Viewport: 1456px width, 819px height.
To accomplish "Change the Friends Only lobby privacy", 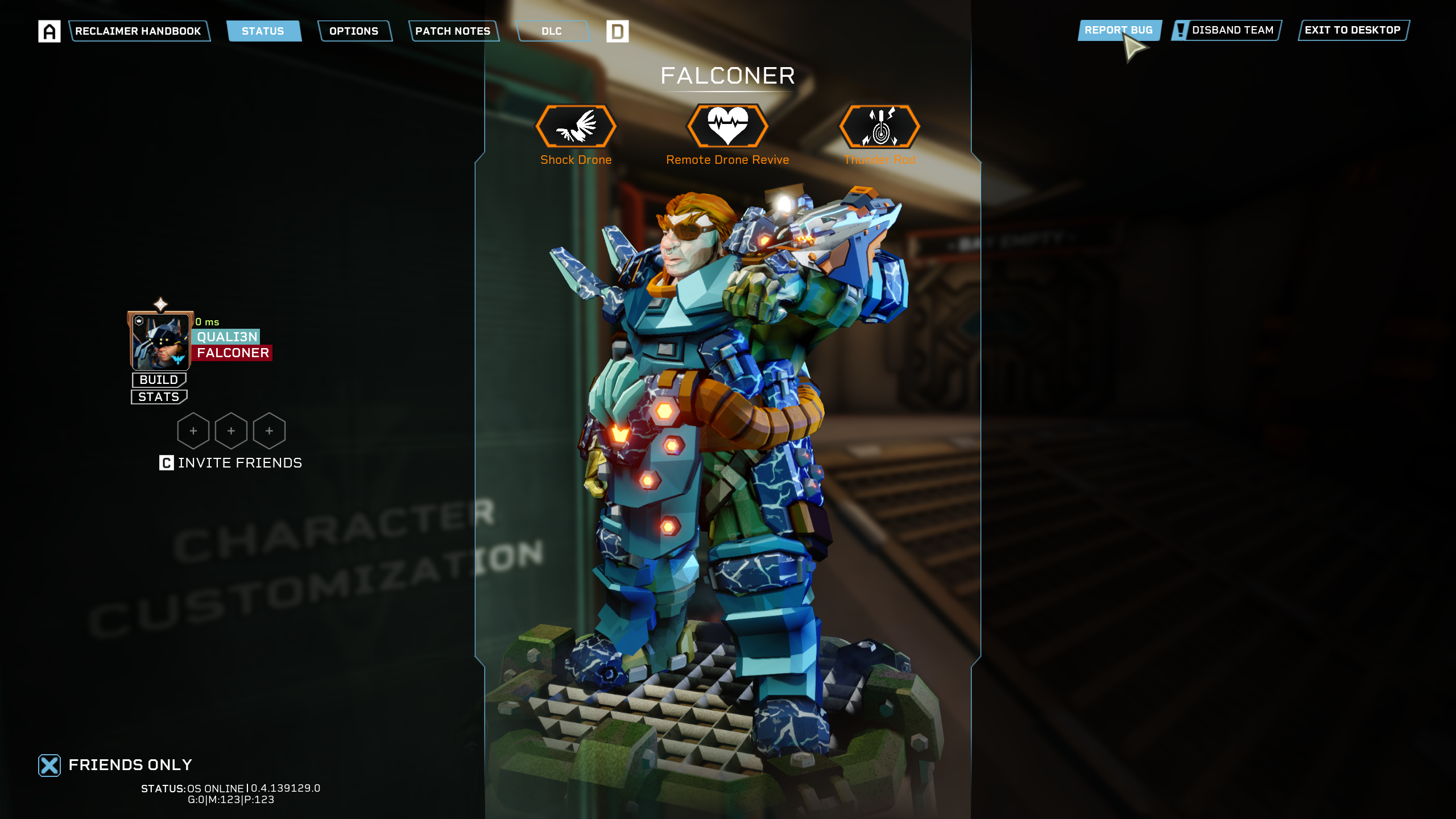I will tap(50, 765).
